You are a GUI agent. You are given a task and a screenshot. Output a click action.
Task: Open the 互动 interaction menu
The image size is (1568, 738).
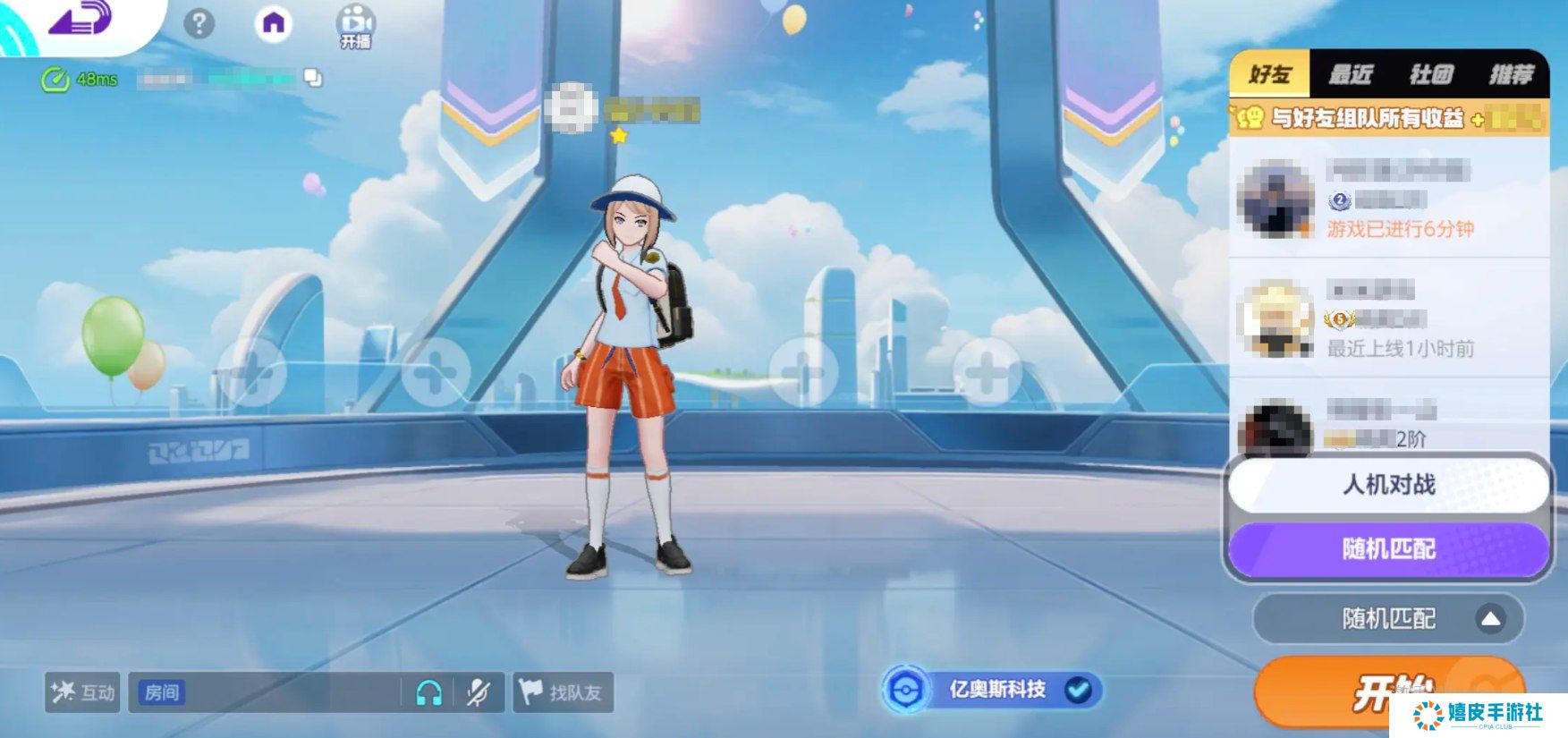(x=82, y=692)
